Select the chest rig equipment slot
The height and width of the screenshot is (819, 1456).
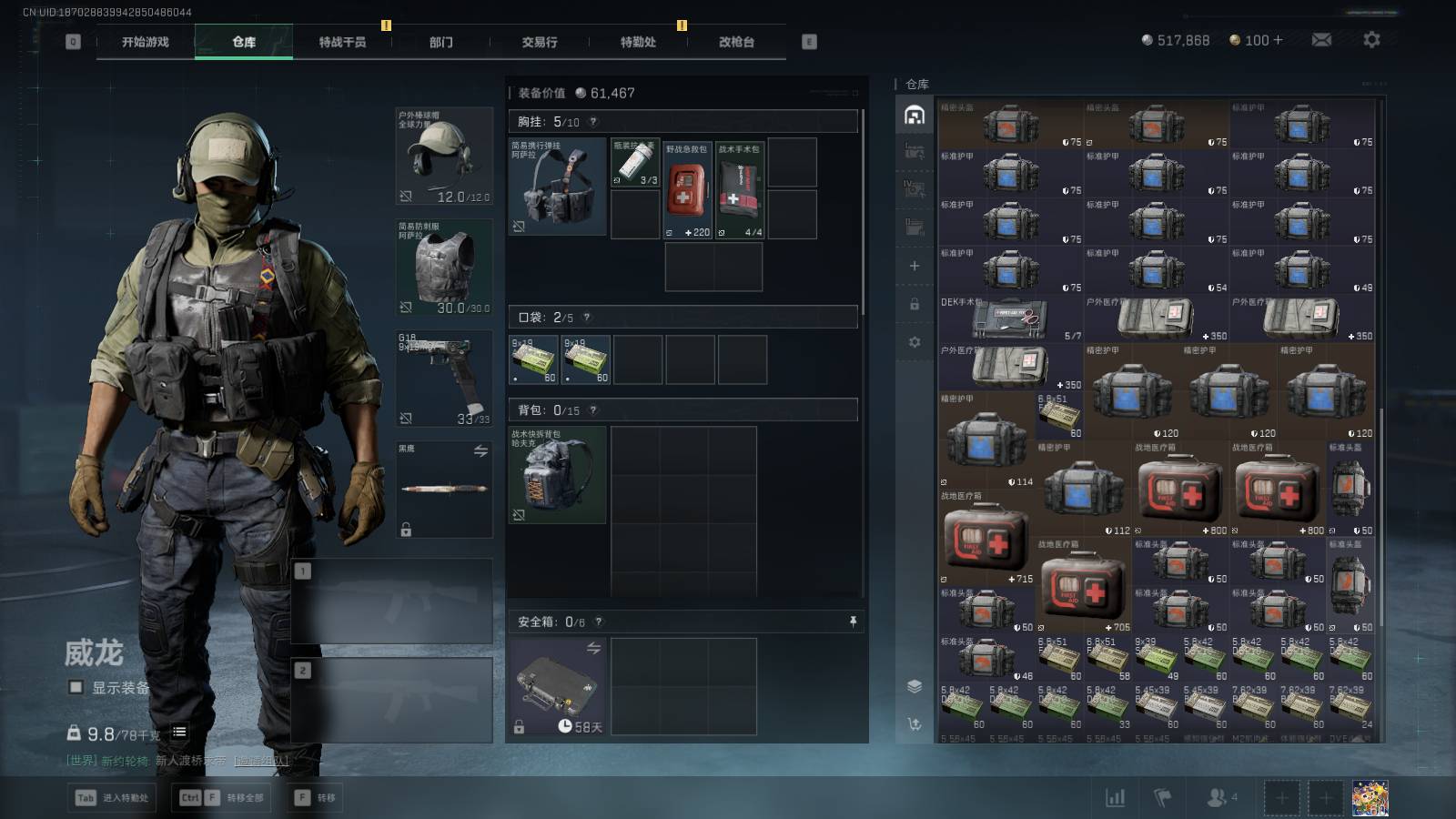[x=557, y=187]
